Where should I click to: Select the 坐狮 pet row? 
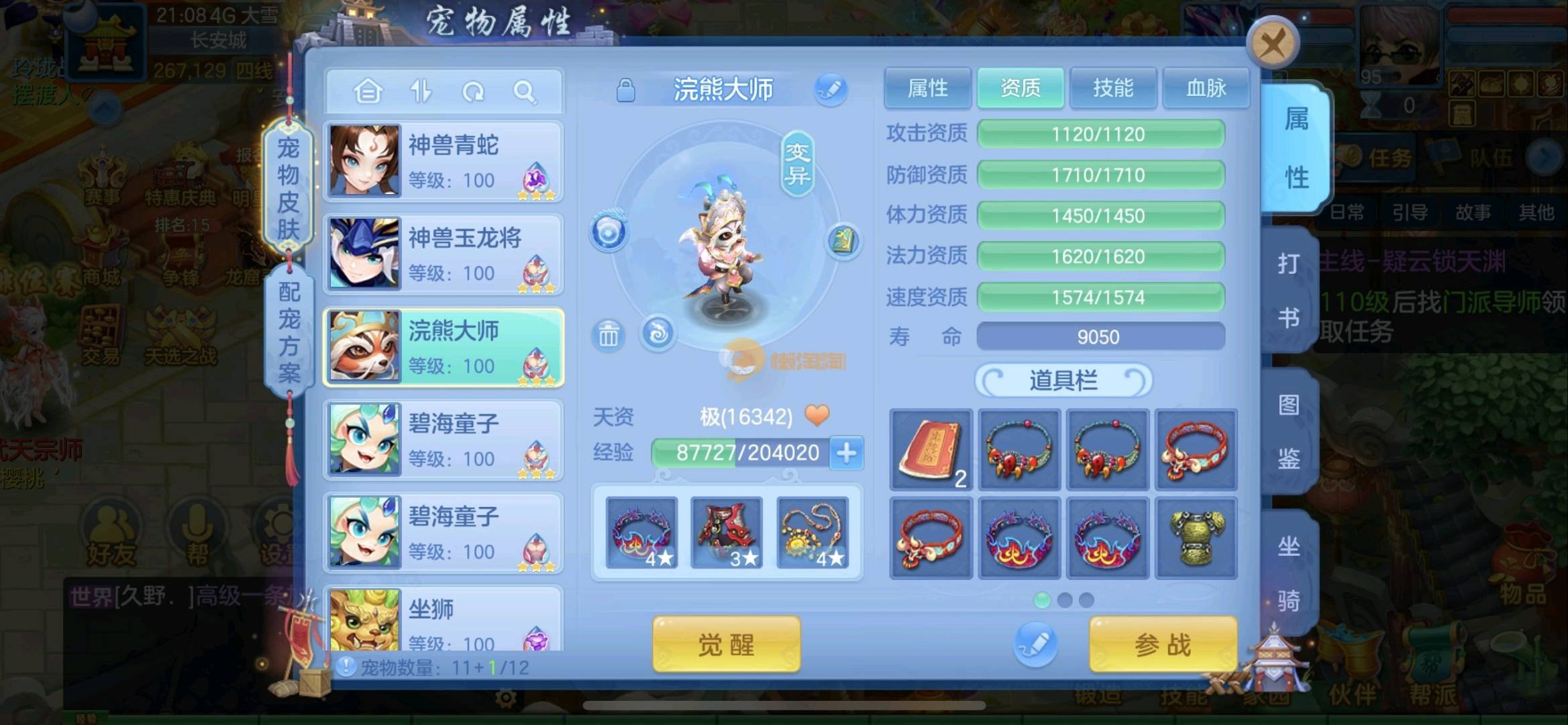coord(443,621)
